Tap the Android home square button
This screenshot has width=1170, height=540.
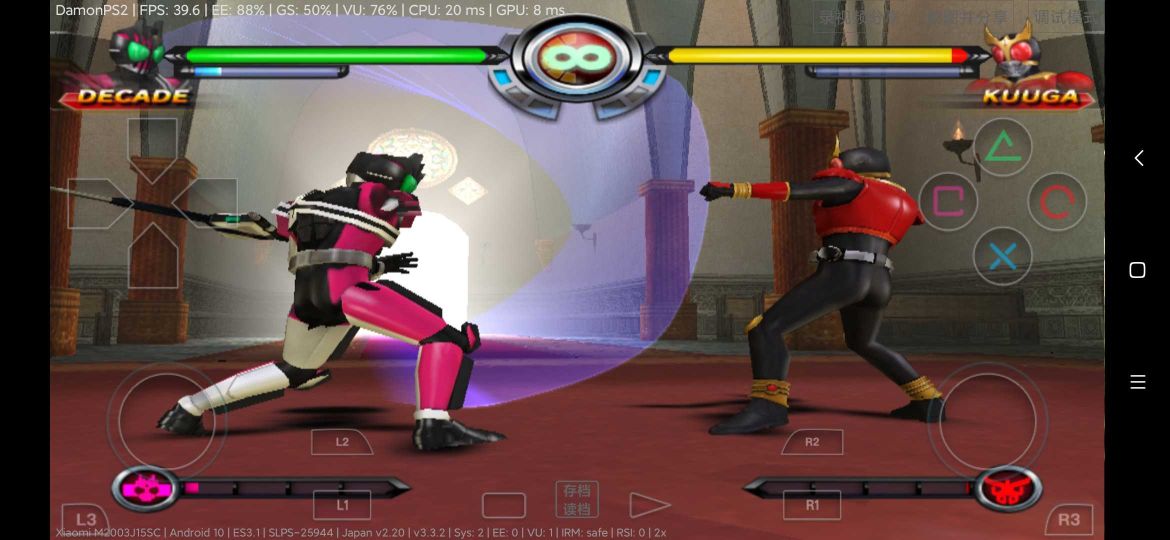tap(1137, 270)
